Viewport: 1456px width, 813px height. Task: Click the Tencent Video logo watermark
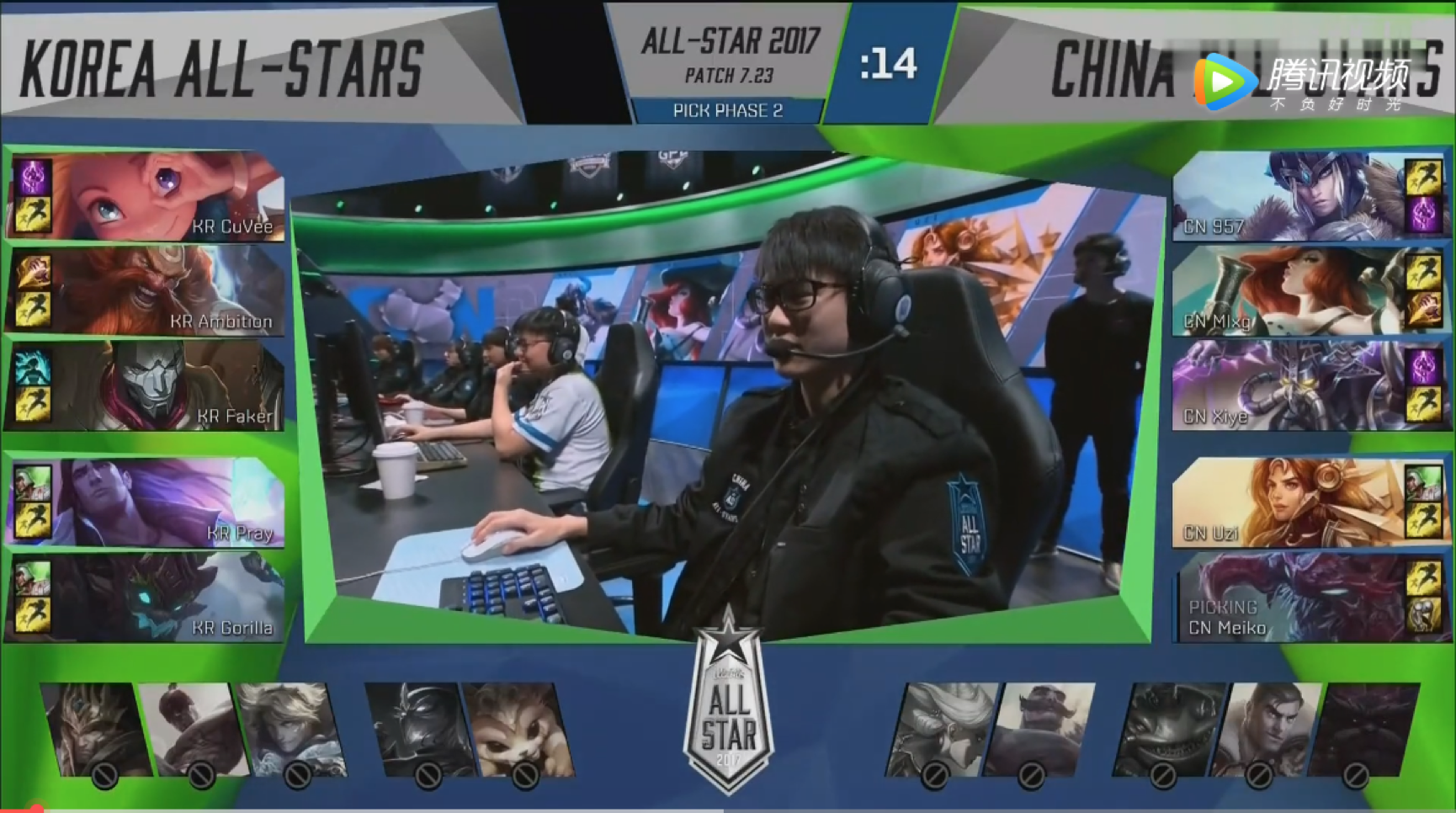(1300, 82)
